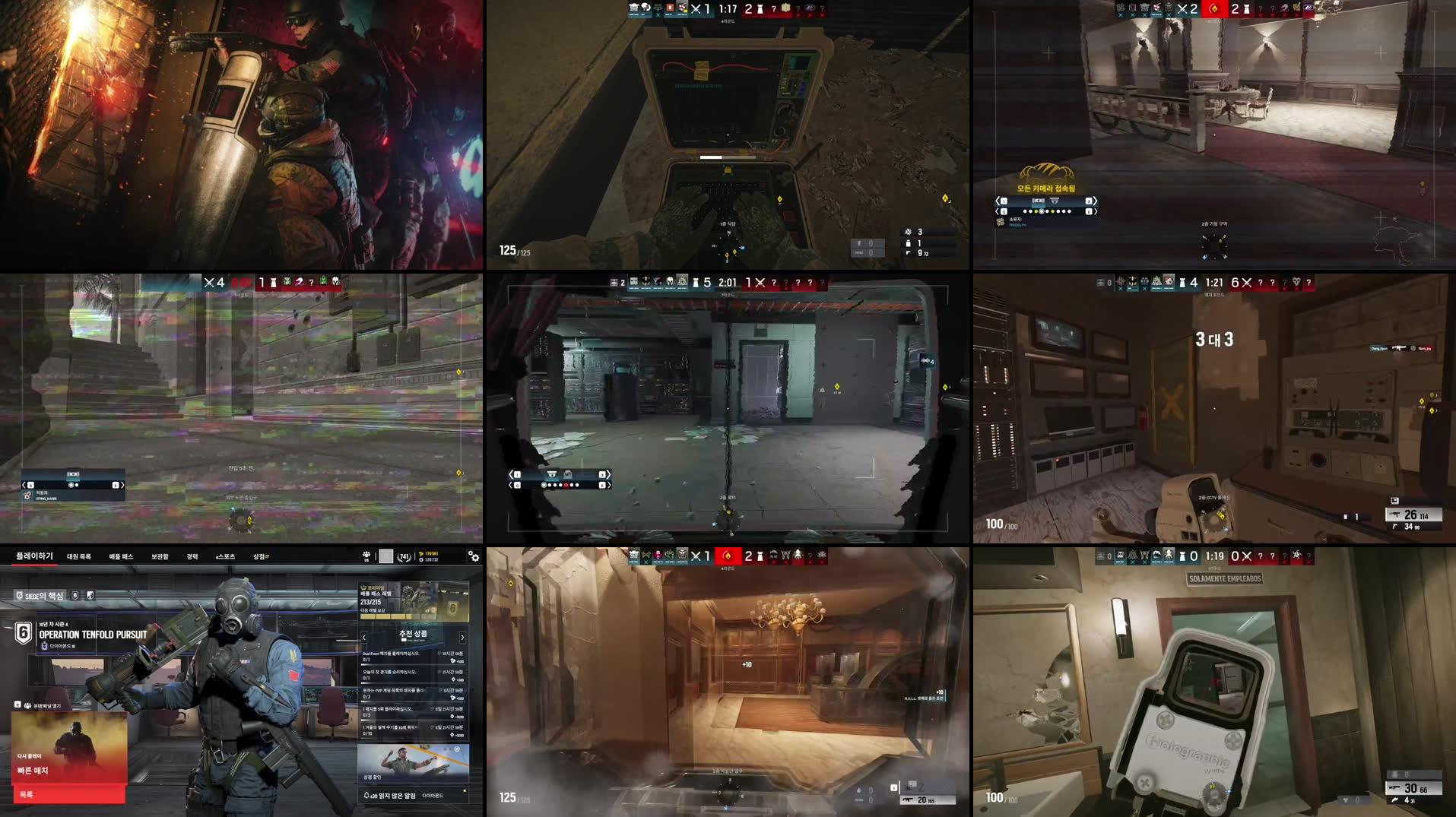
Task: Click the premium battle pass crown icon
Action: (362, 587)
